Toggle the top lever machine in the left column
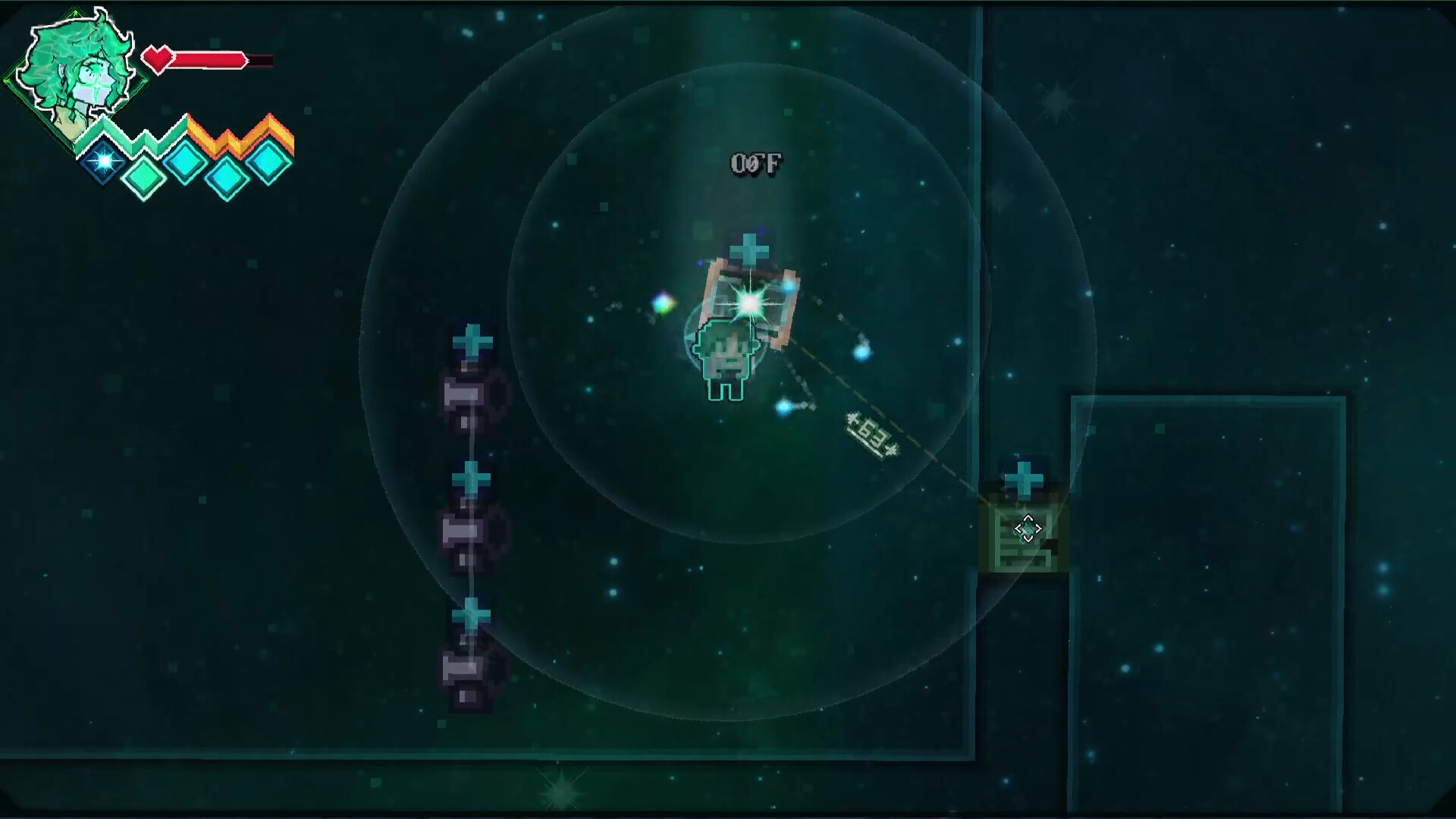Screen dimensions: 1456x819 (x=472, y=394)
